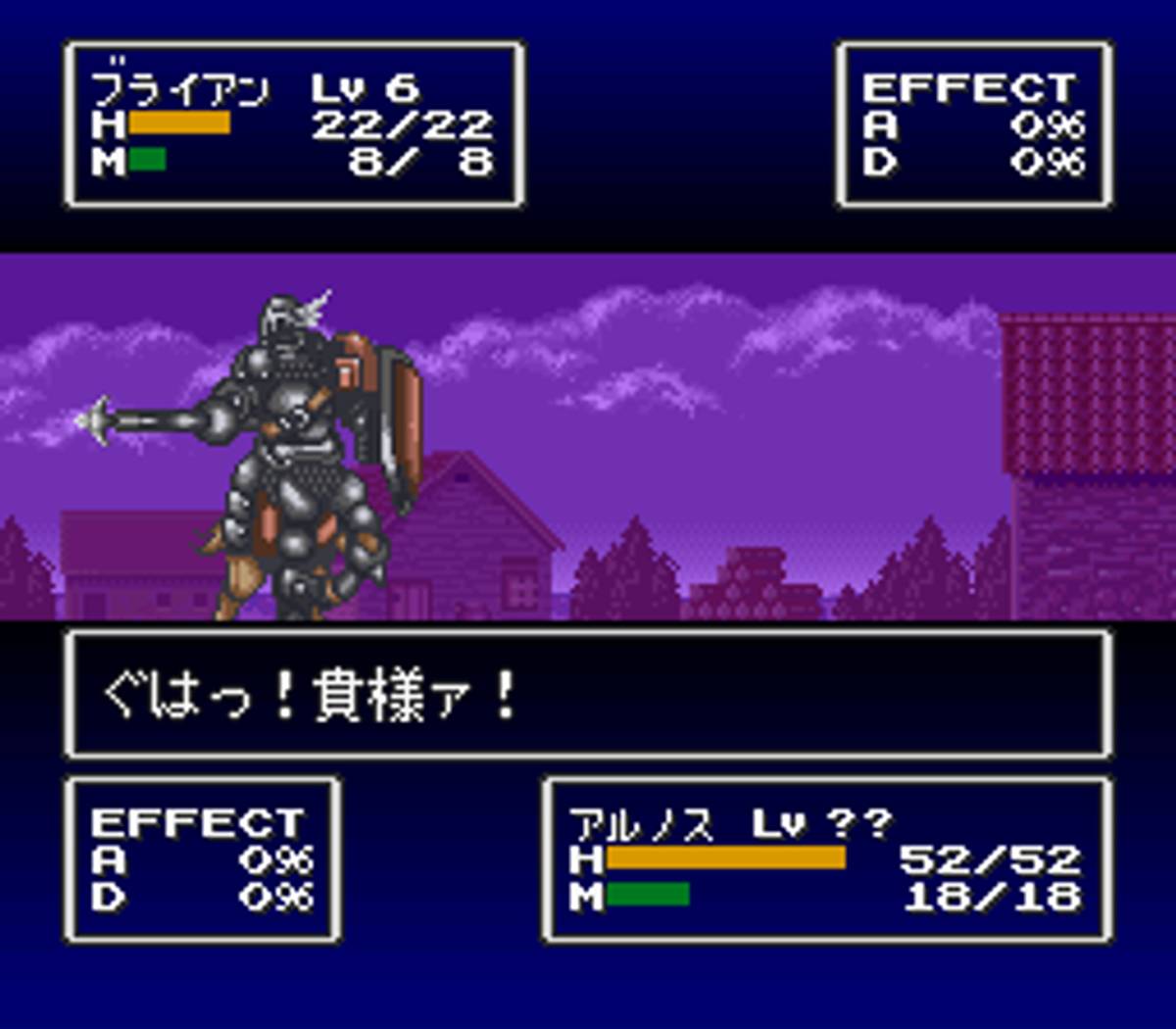Advance the 「ぐはっ！貴様ァ！」 dialogue box
The image size is (1176, 1029).
588,695
